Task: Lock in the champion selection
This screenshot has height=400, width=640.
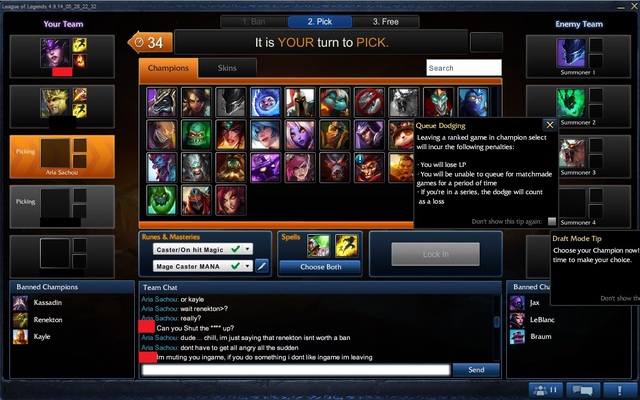Action: point(435,254)
